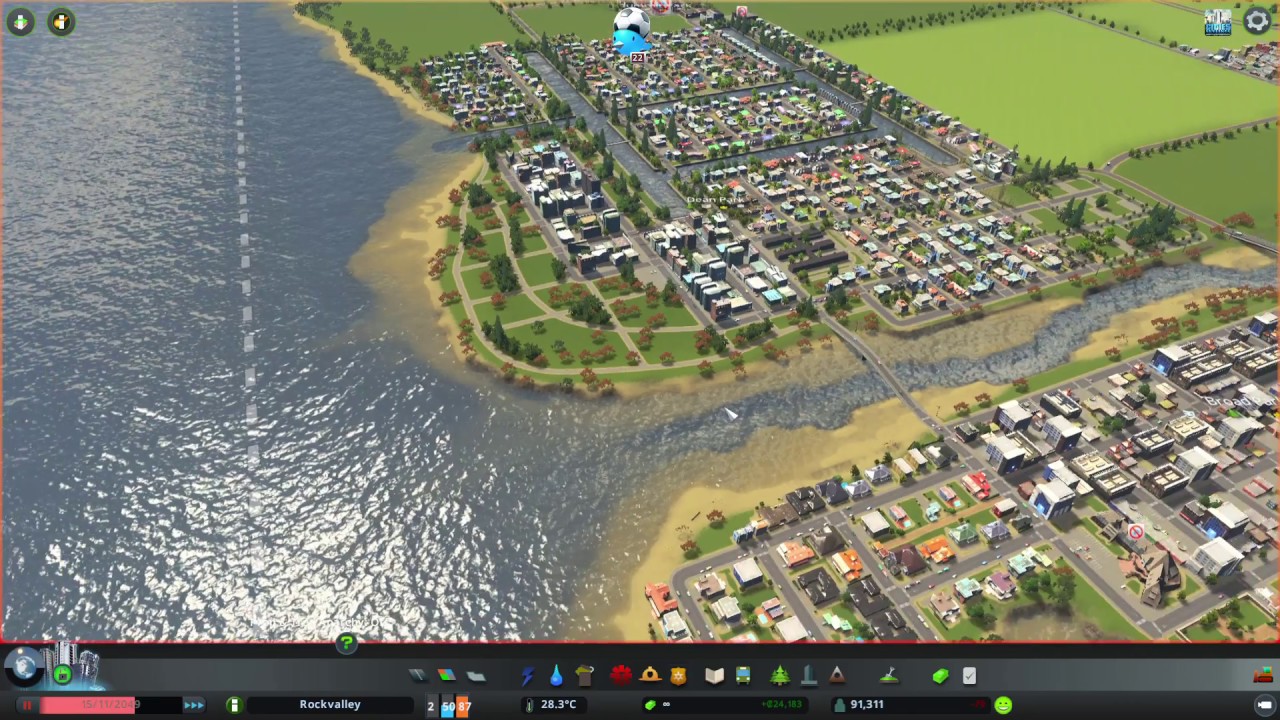1280x720 pixels.
Task: Open the fire department helmet menu
Action: [650, 676]
